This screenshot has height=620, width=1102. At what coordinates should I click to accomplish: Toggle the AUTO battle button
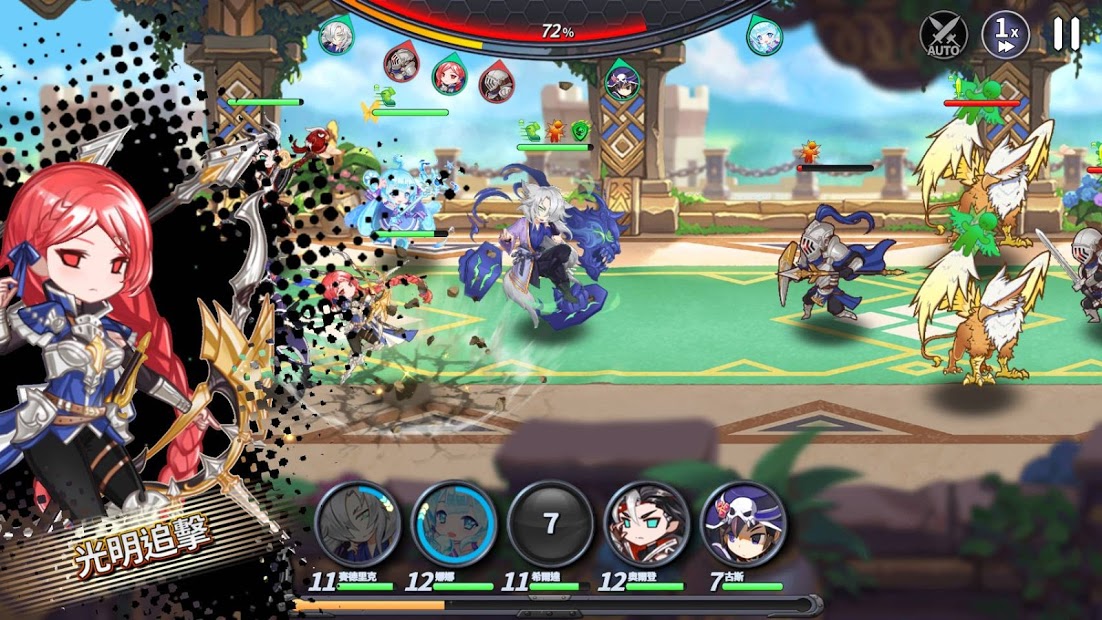[943, 35]
